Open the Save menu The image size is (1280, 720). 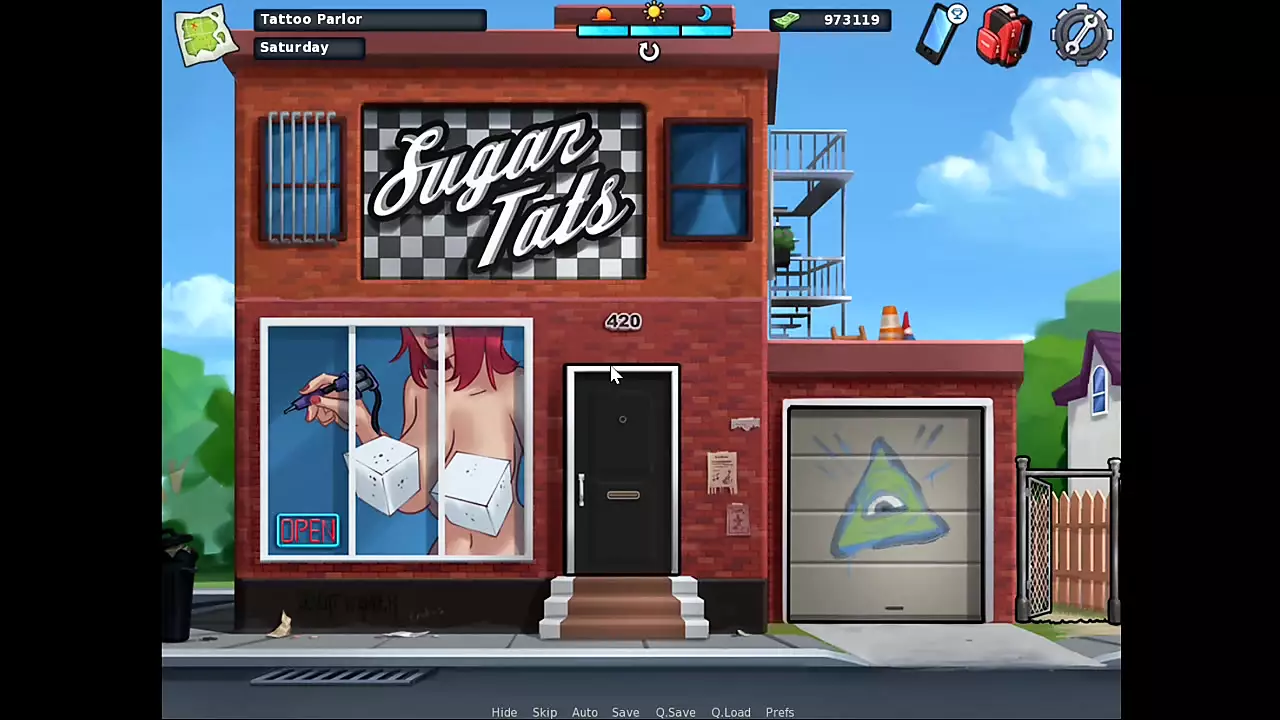(626, 712)
